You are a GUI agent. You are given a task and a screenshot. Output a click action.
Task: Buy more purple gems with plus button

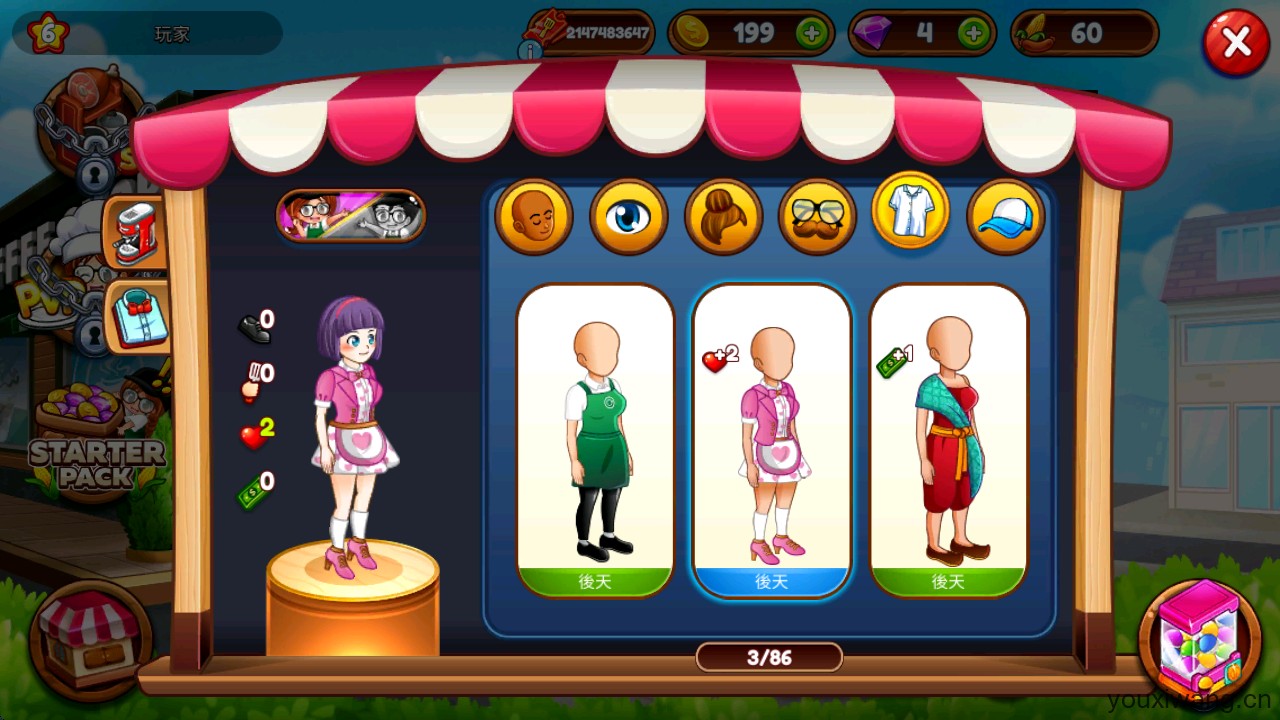click(973, 34)
